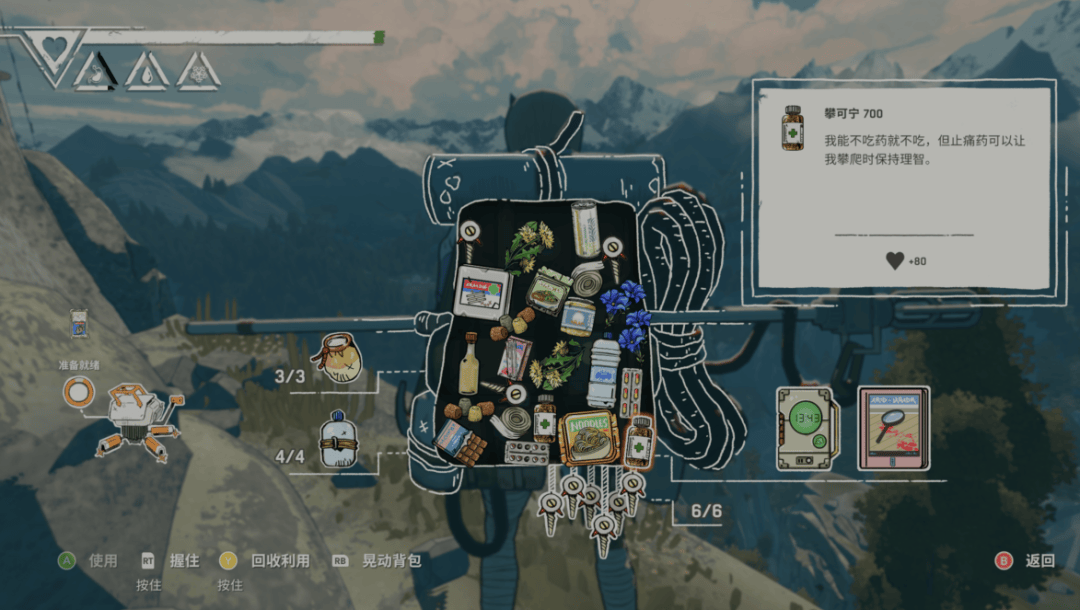Select the pink sachet packets
This screenshot has height=610, width=1080.
point(515,358)
